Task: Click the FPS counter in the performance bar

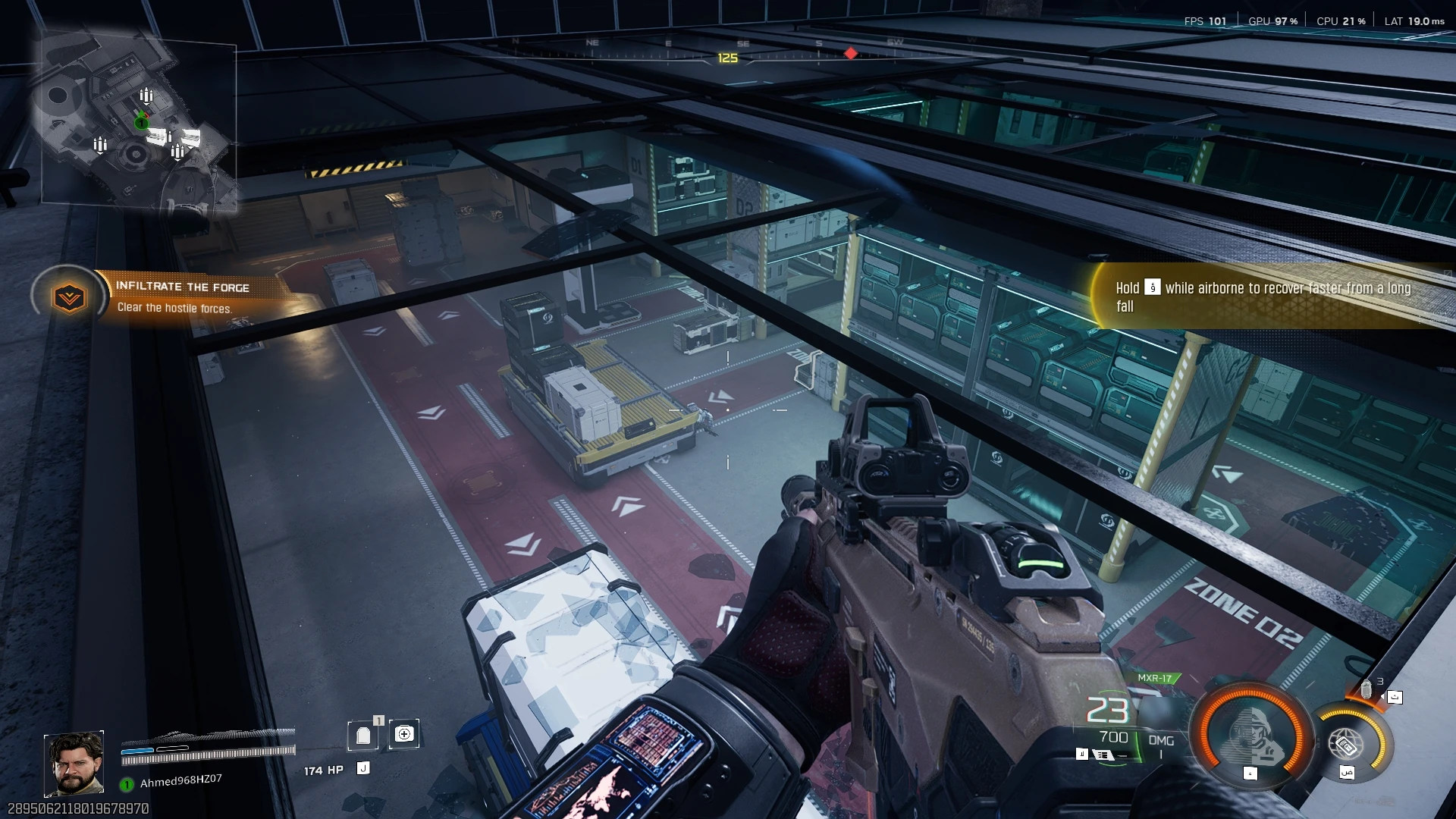Action: 1207,21
